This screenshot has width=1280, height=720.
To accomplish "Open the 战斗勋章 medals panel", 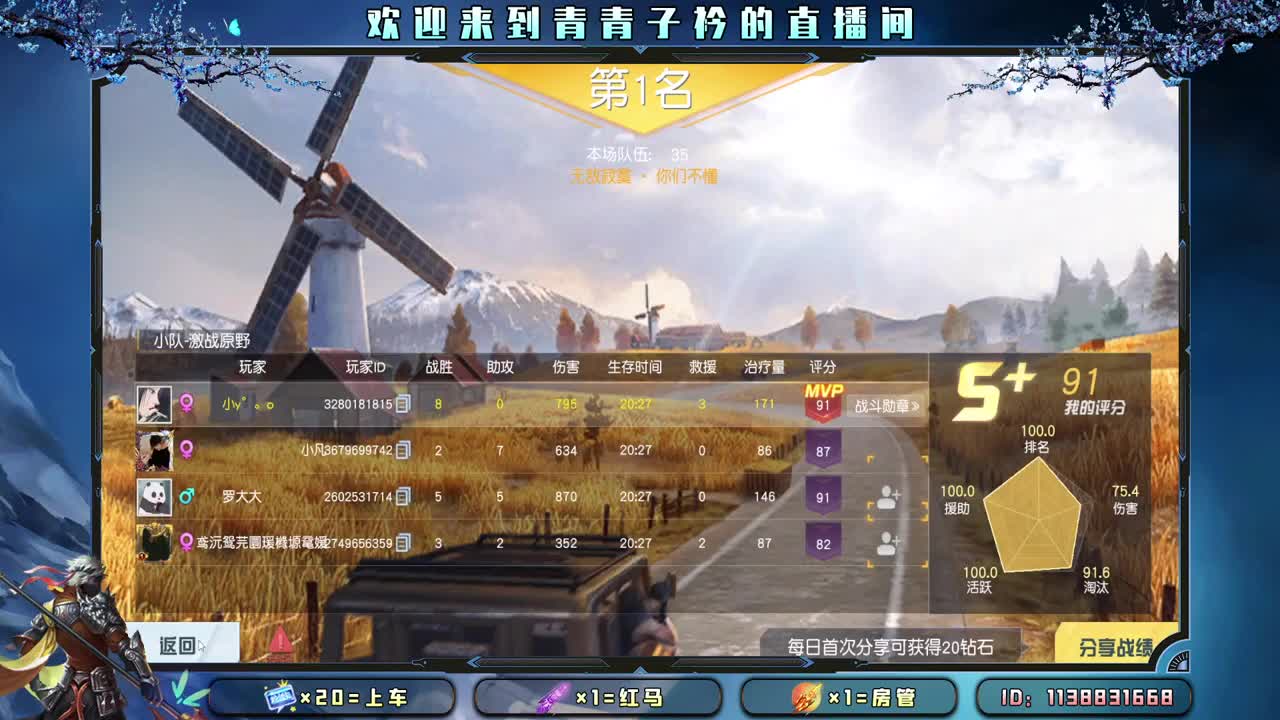I will pos(886,405).
